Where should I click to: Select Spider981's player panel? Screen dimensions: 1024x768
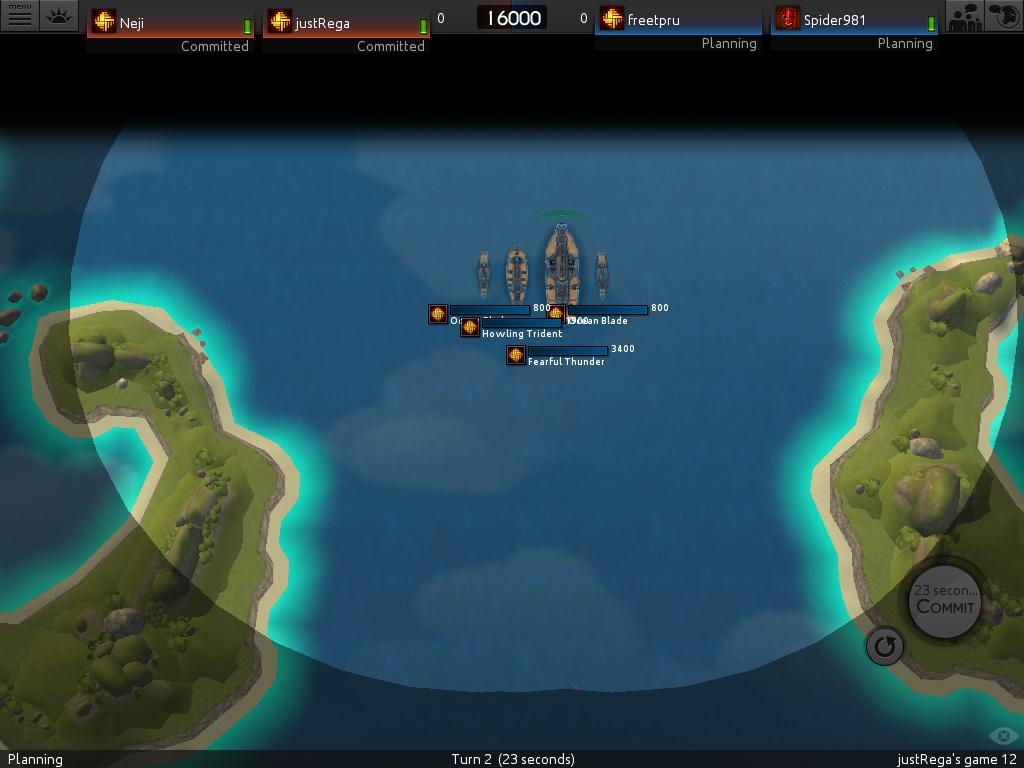click(x=855, y=20)
